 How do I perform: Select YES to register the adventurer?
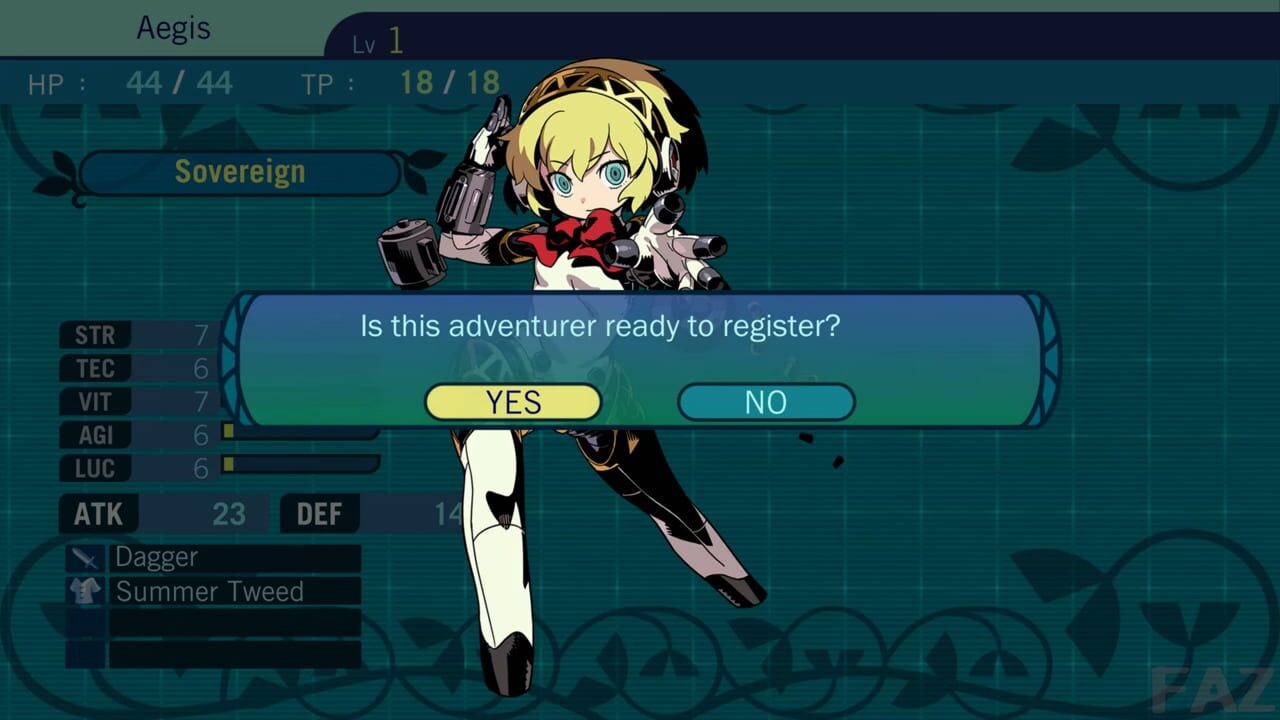pos(512,402)
